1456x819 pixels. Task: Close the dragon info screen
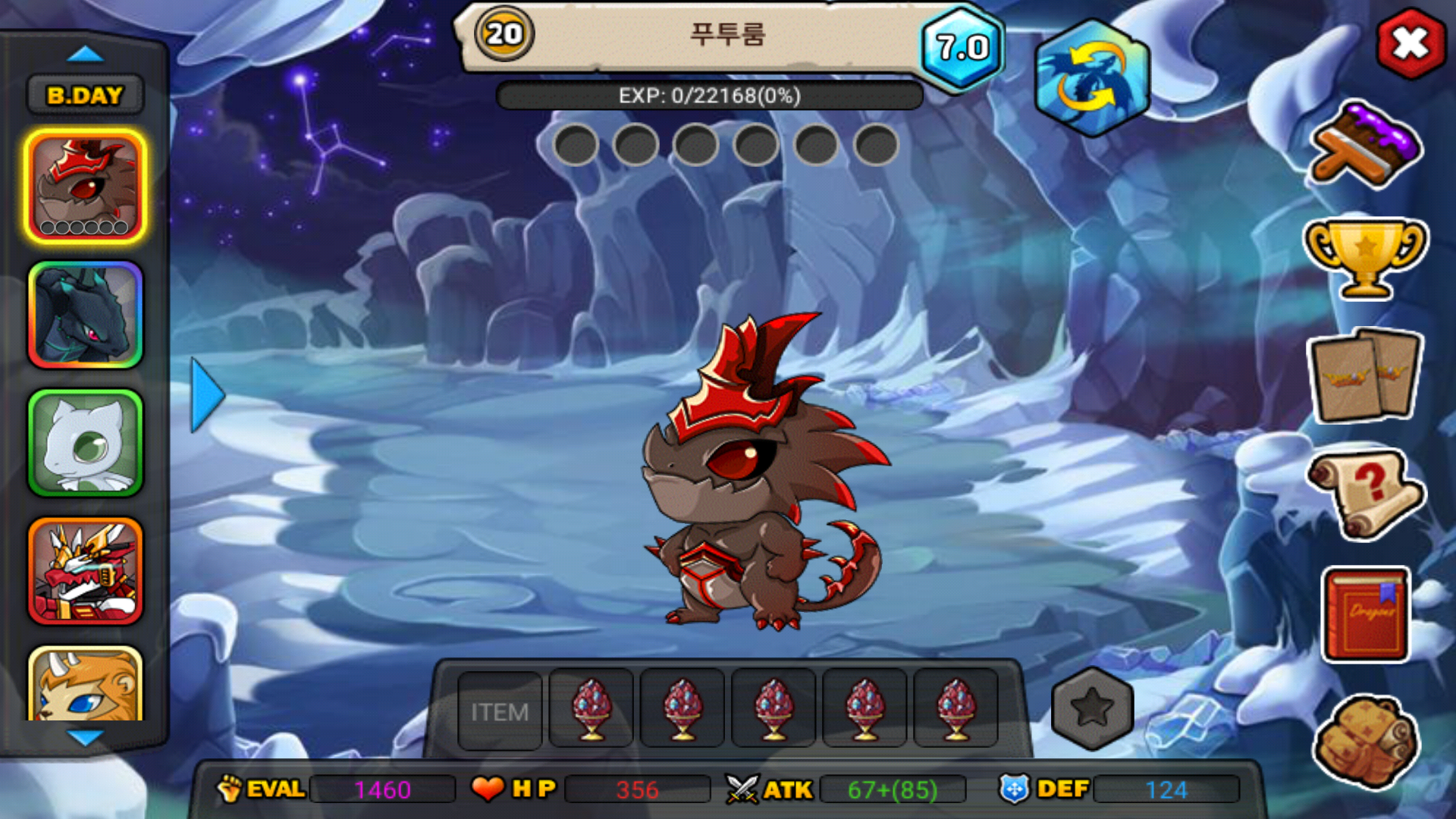pyautogui.click(x=1410, y=43)
